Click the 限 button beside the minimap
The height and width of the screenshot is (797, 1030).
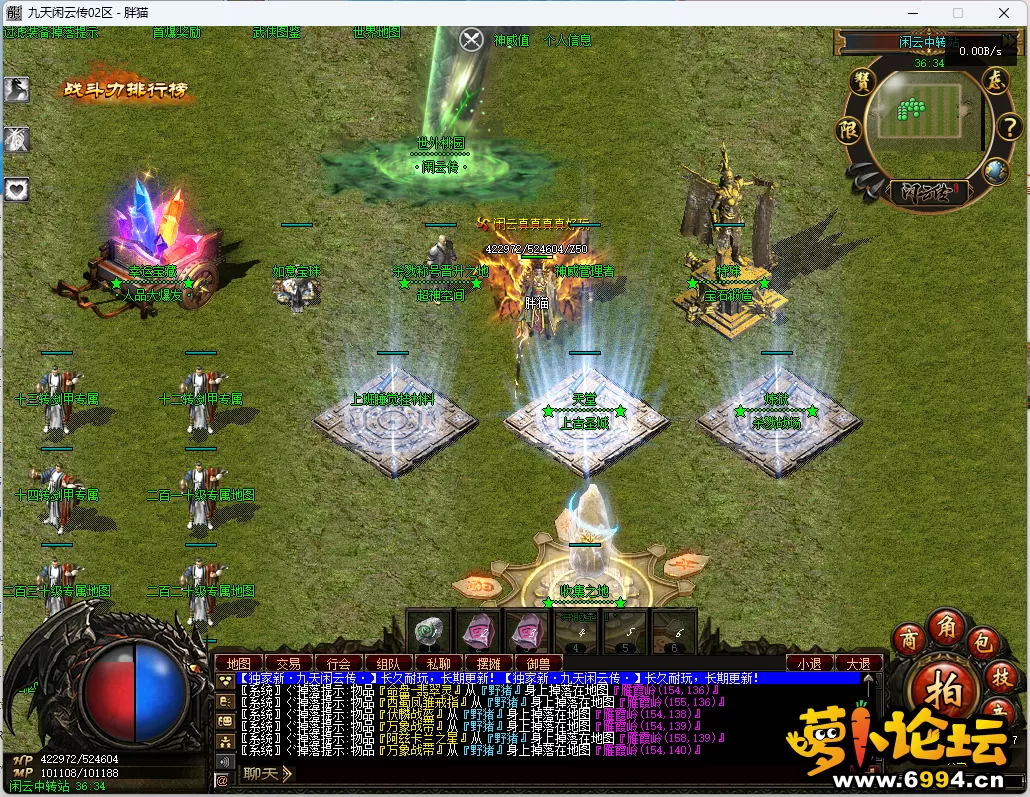849,130
